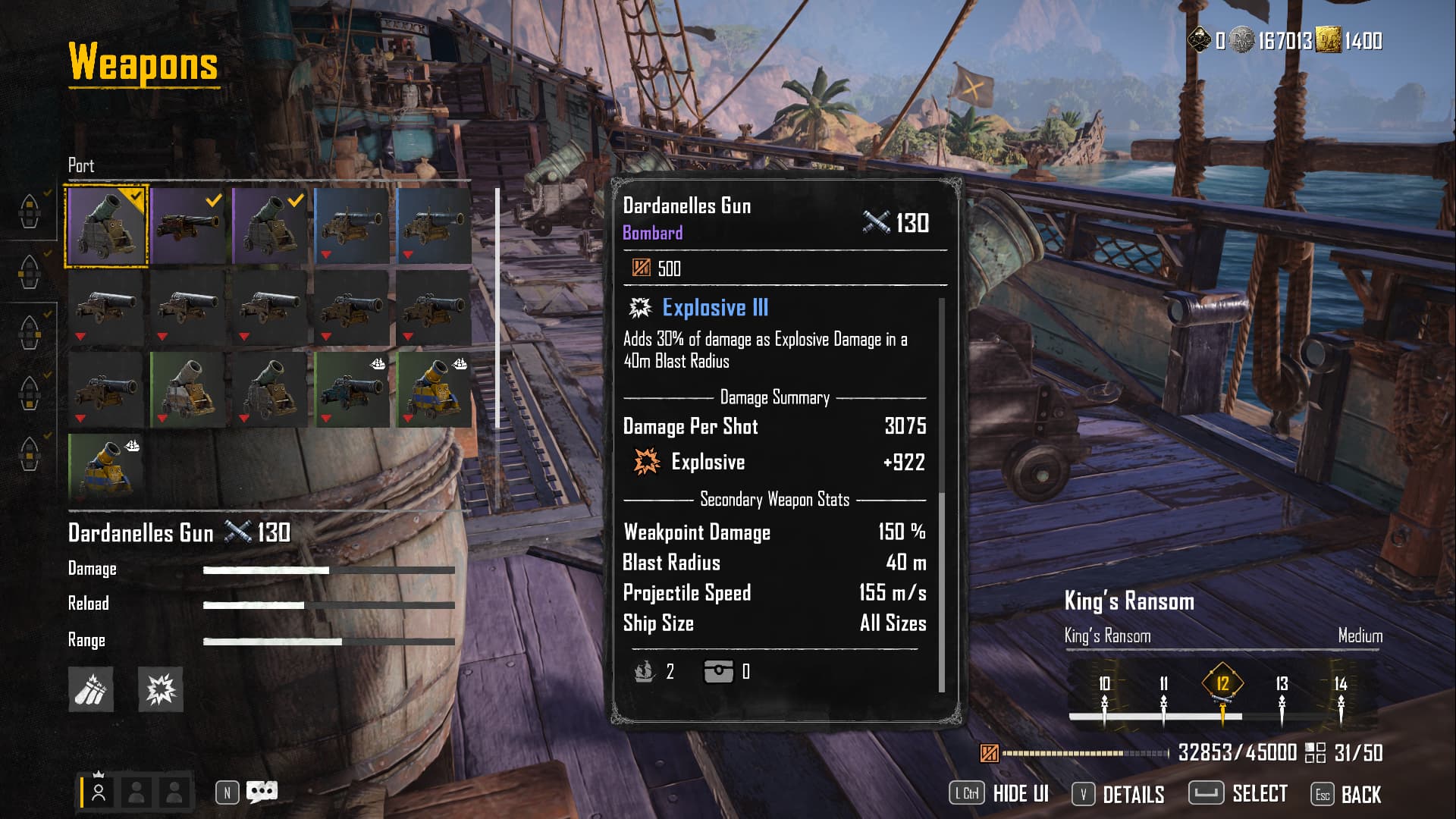Go BACK from the Weapons screen

1360,794
